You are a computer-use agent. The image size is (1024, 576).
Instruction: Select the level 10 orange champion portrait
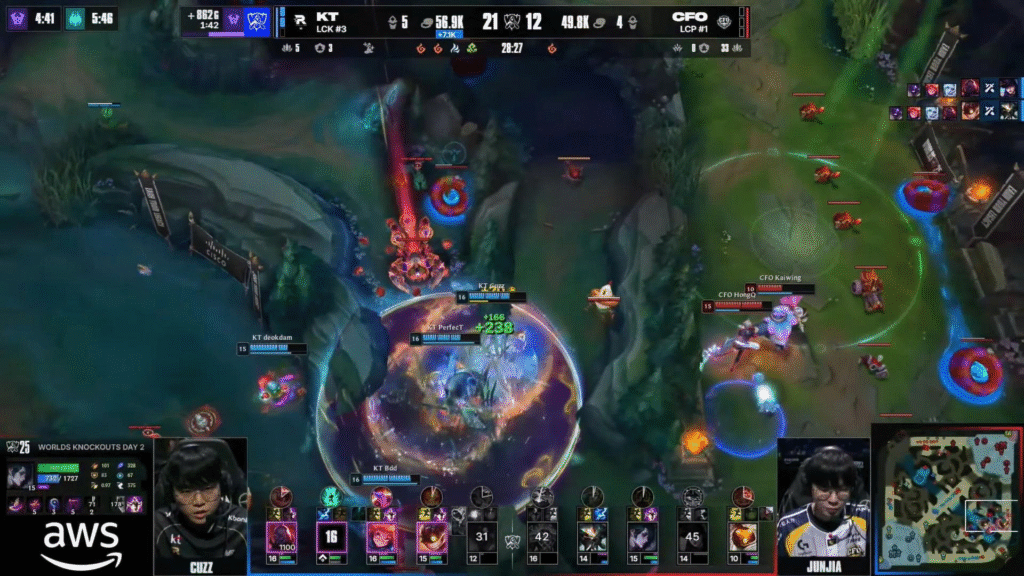[743, 536]
